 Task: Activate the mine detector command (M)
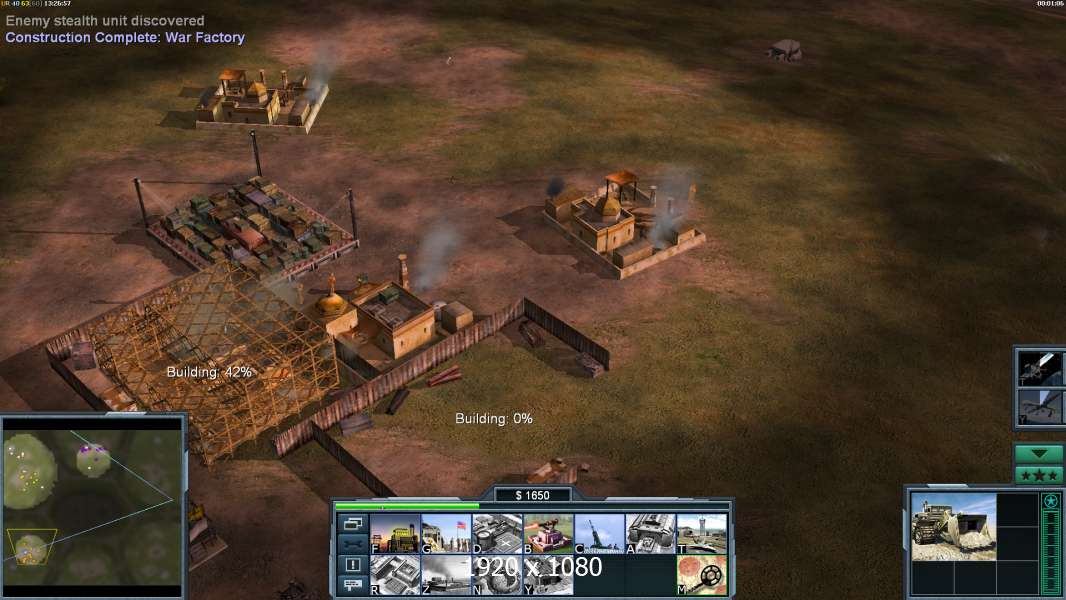tap(701, 575)
